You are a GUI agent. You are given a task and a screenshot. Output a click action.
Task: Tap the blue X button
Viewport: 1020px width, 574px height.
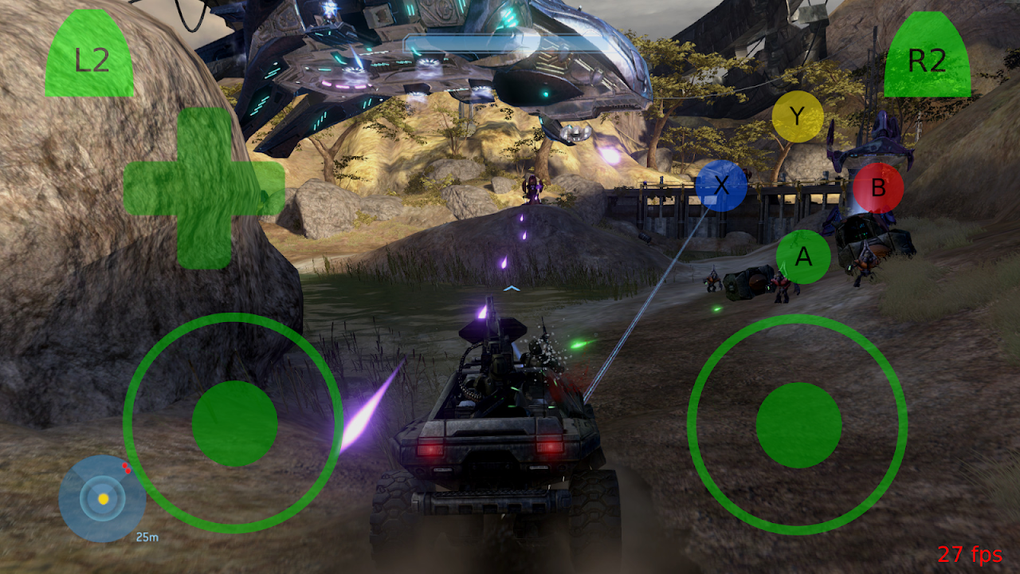(x=721, y=185)
